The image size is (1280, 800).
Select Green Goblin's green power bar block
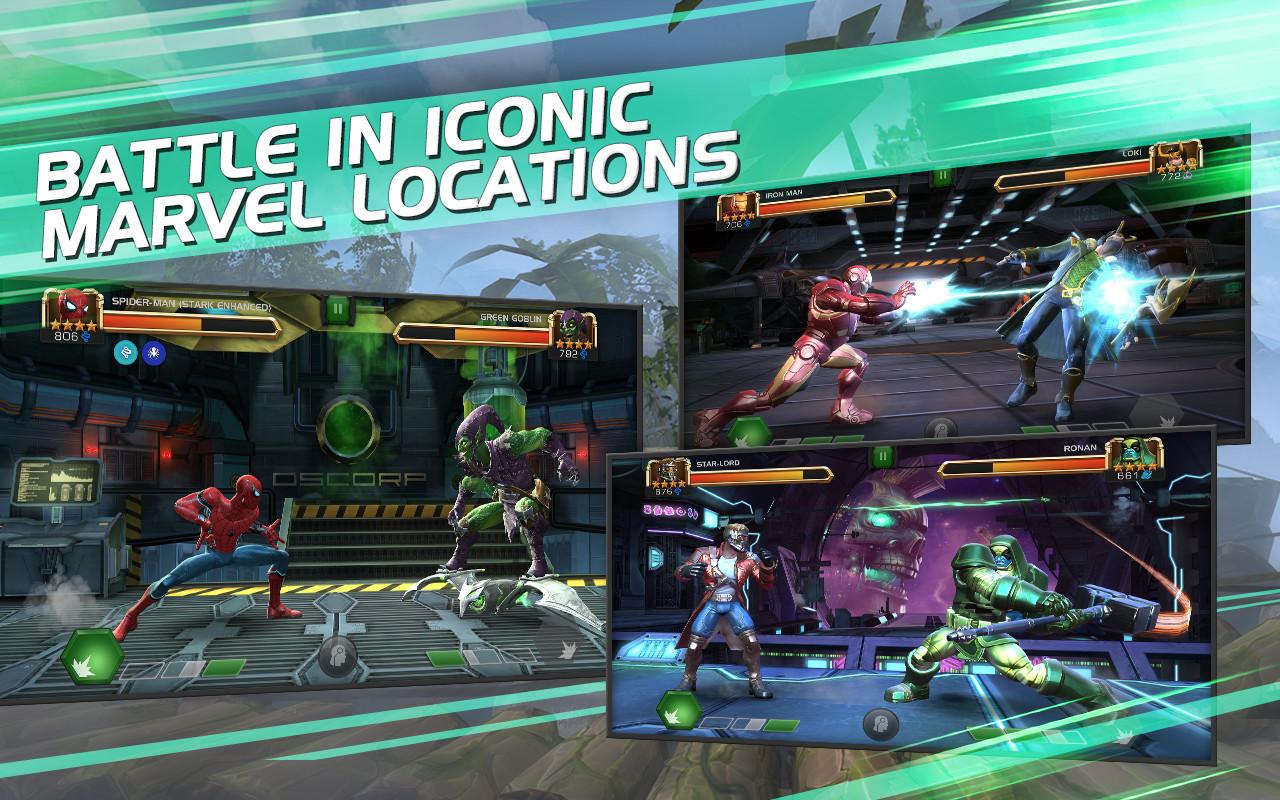[445, 658]
